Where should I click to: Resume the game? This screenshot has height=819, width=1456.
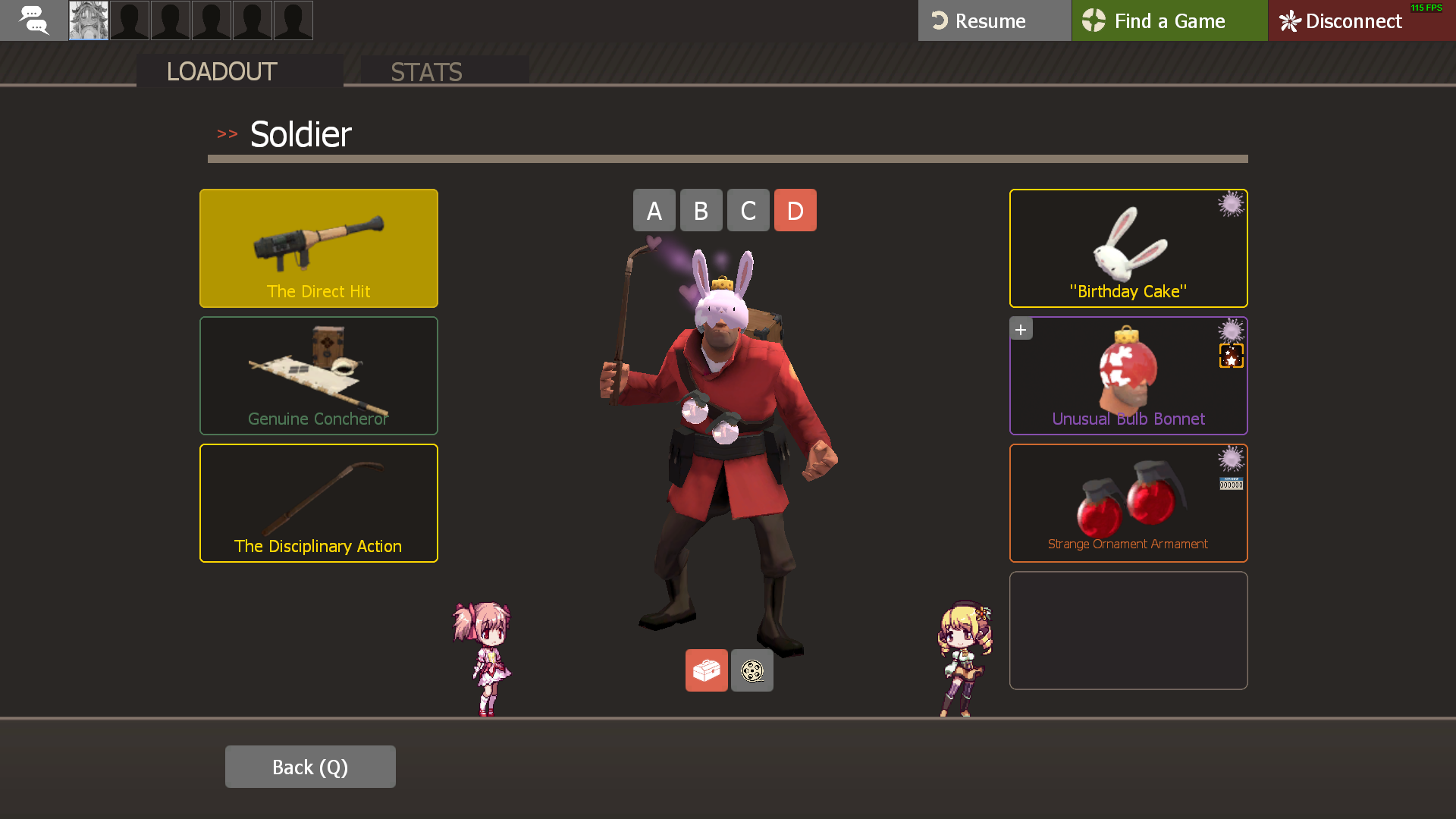(993, 20)
